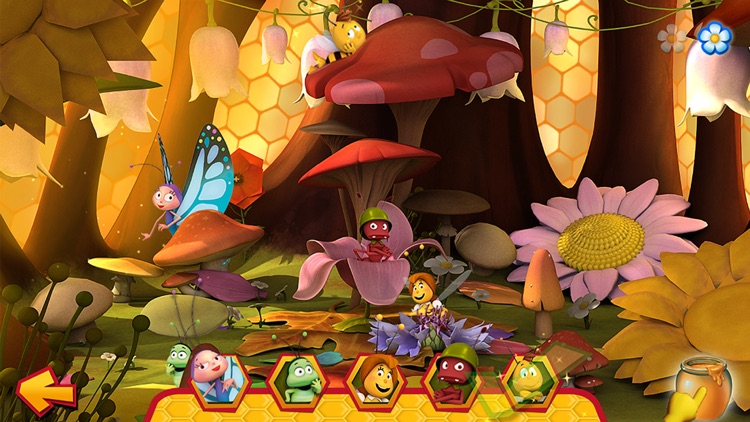Click the blue flower icon

pos(714,37)
